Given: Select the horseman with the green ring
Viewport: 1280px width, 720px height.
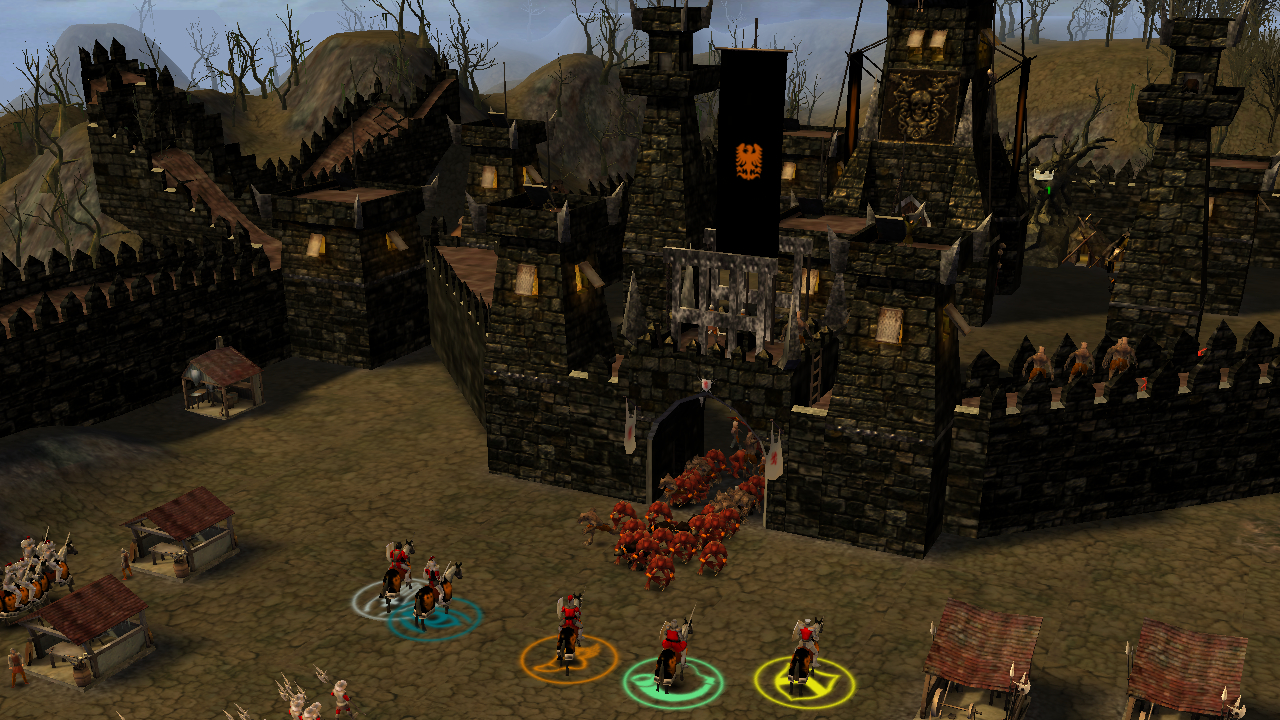Looking at the screenshot, I should 672,651.
